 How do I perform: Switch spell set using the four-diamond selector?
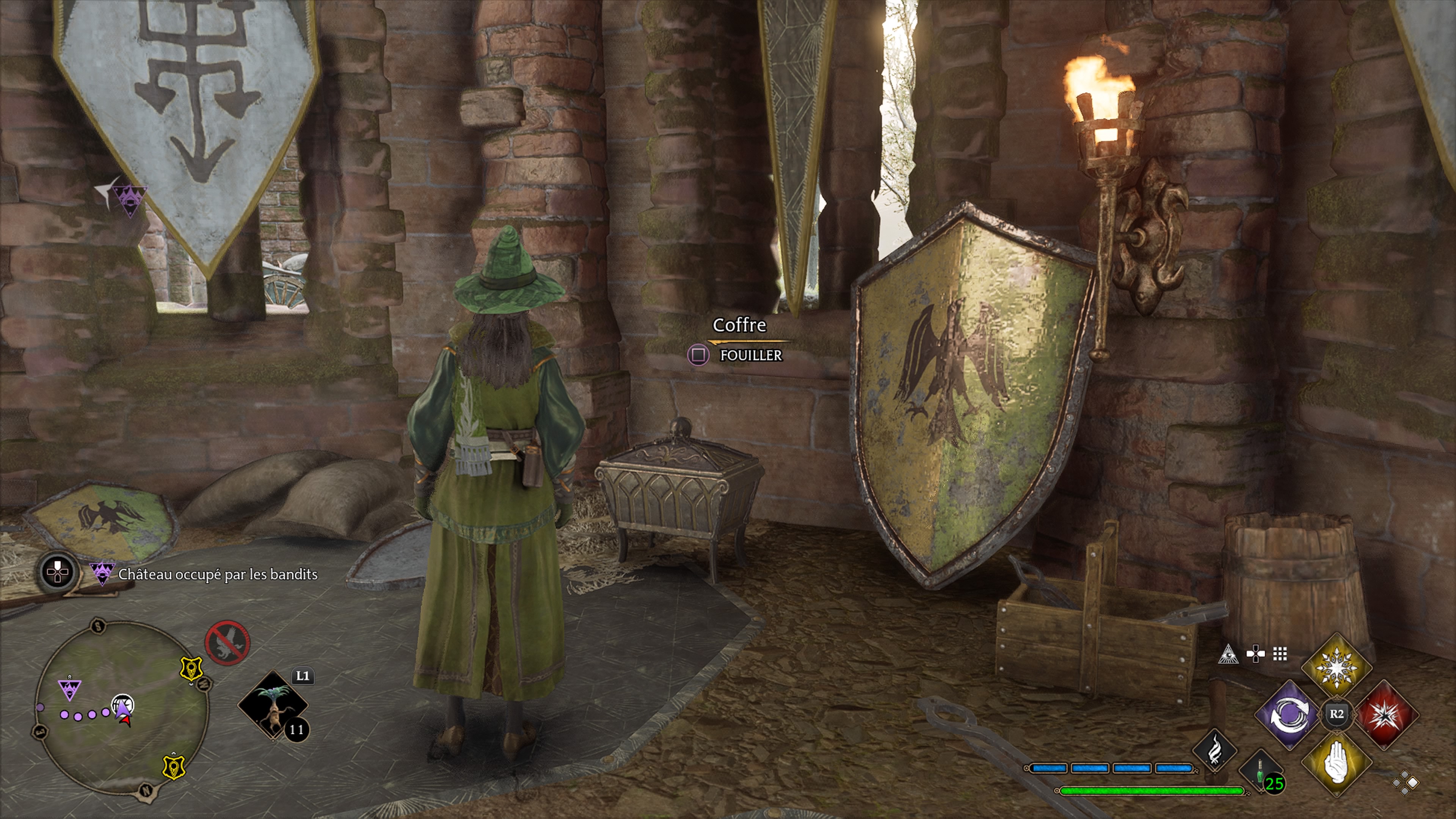click(1406, 783)
